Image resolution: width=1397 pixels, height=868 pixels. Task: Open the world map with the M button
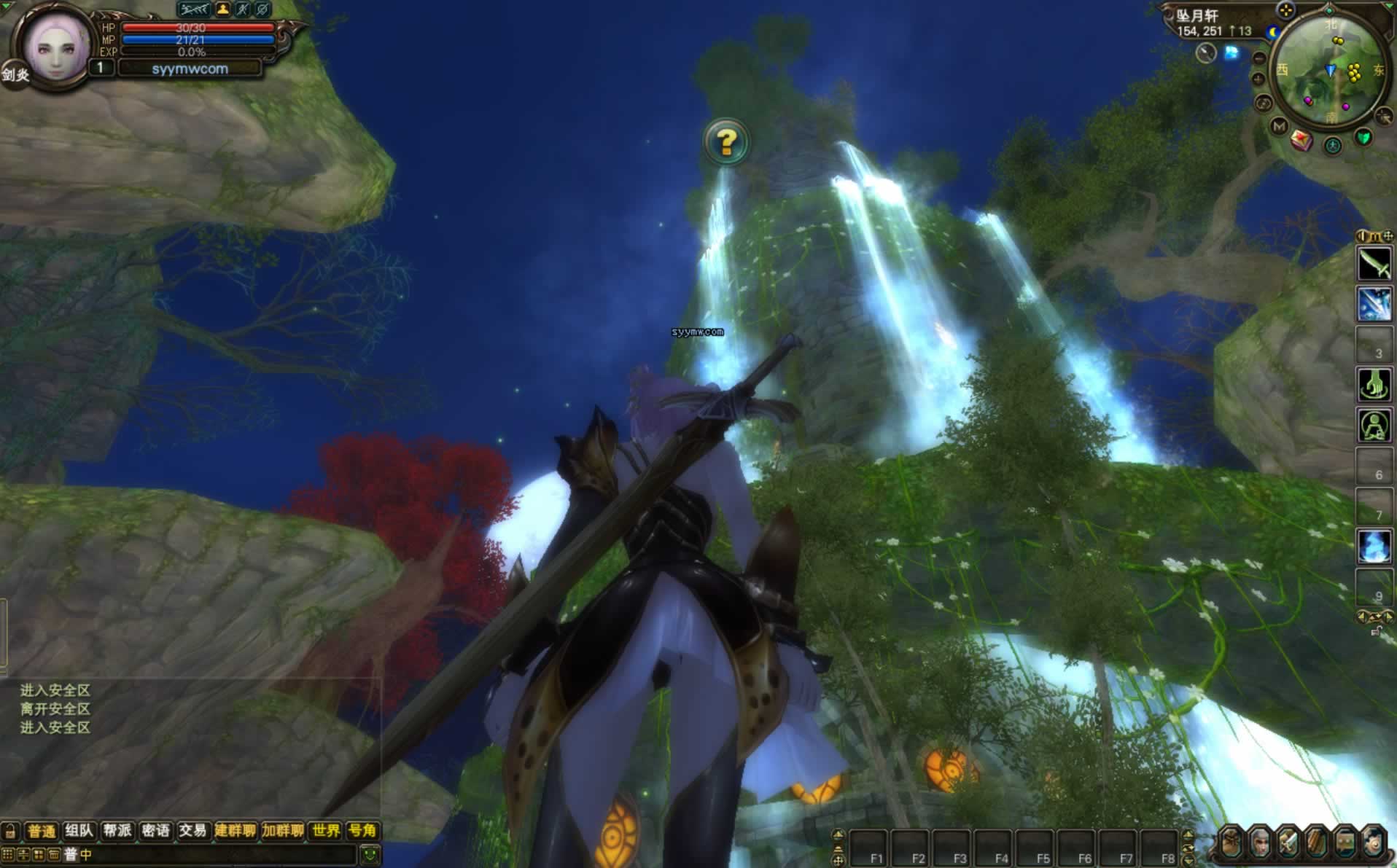coord(1279,126)
